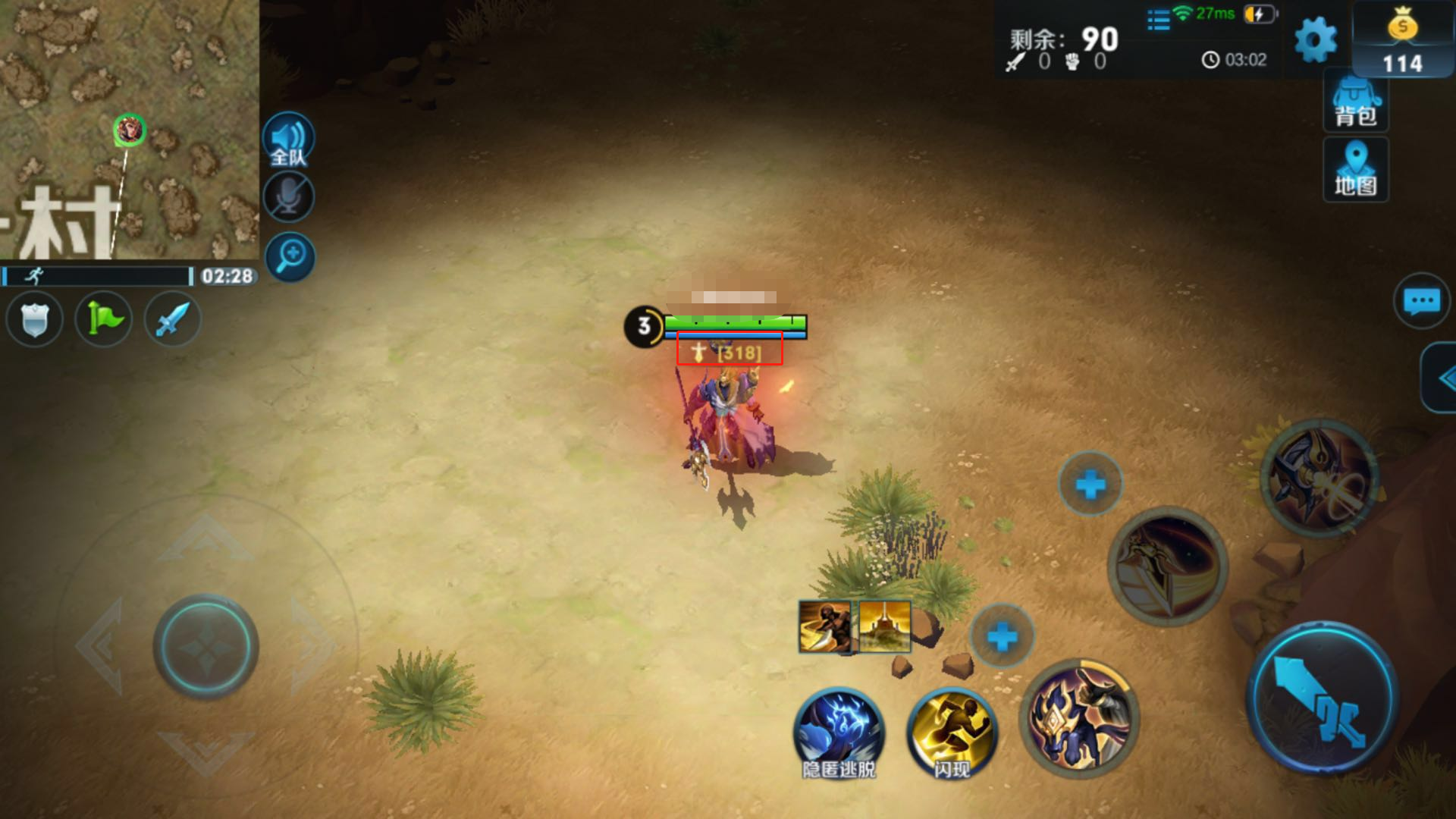Send the green flag gather signal

pos(104,319)
